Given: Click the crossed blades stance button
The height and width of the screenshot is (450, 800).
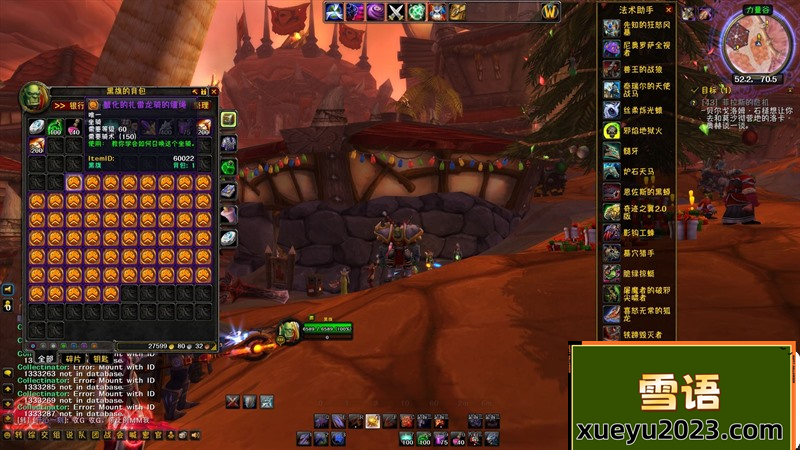Looking at the screenshot, I should (232, 402).
